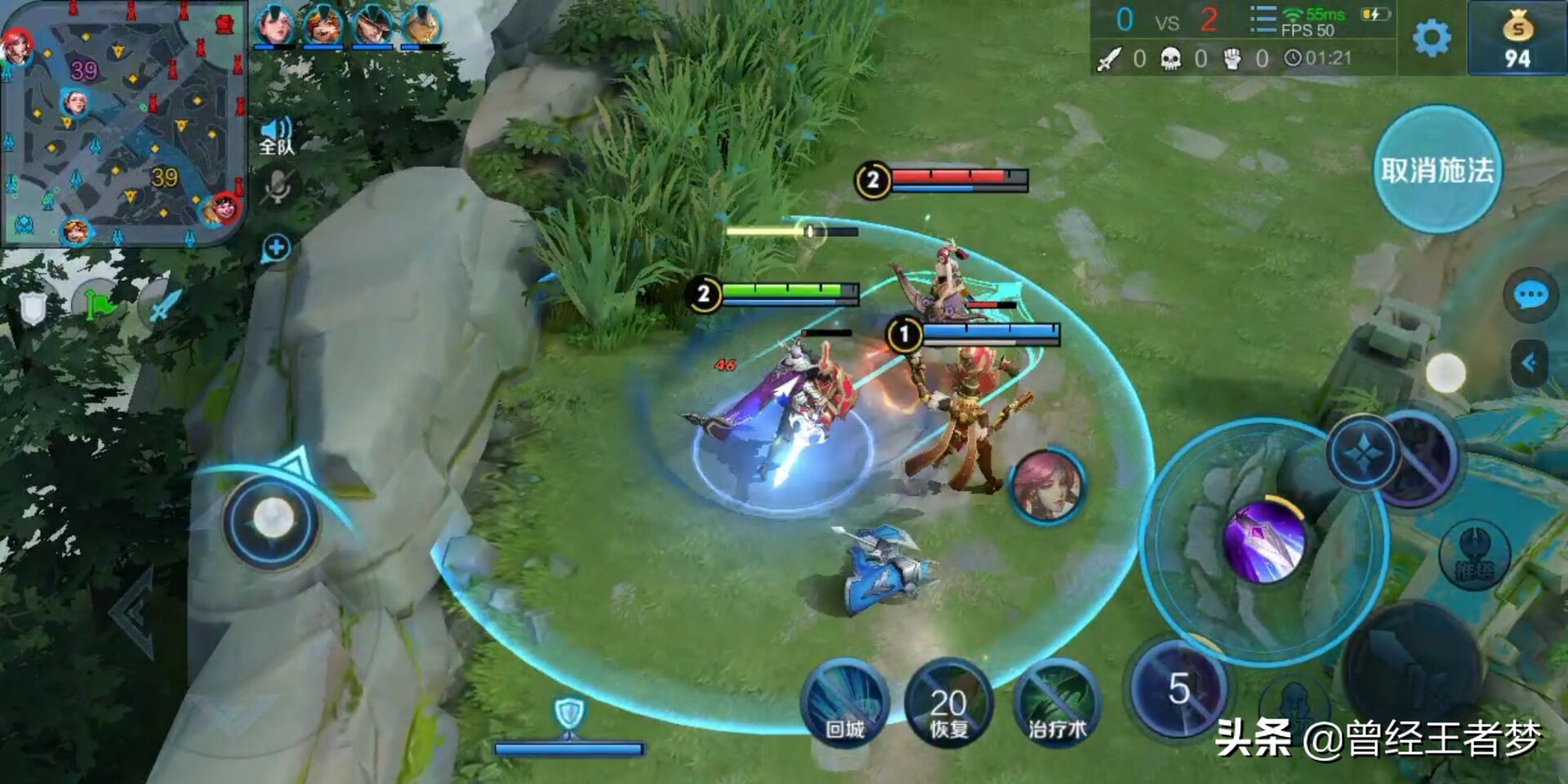Toggle the microphone icon

click(278, 188)
